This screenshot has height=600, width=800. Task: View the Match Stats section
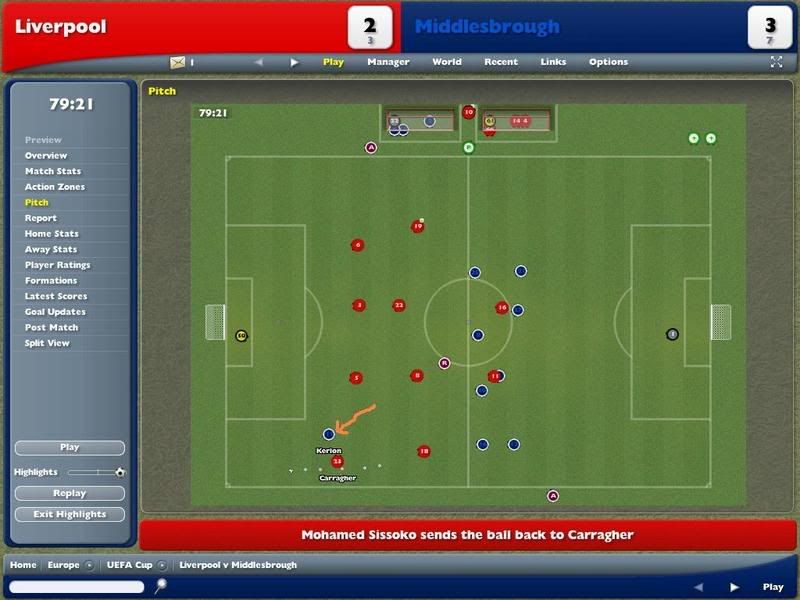[x=53, y=171]
